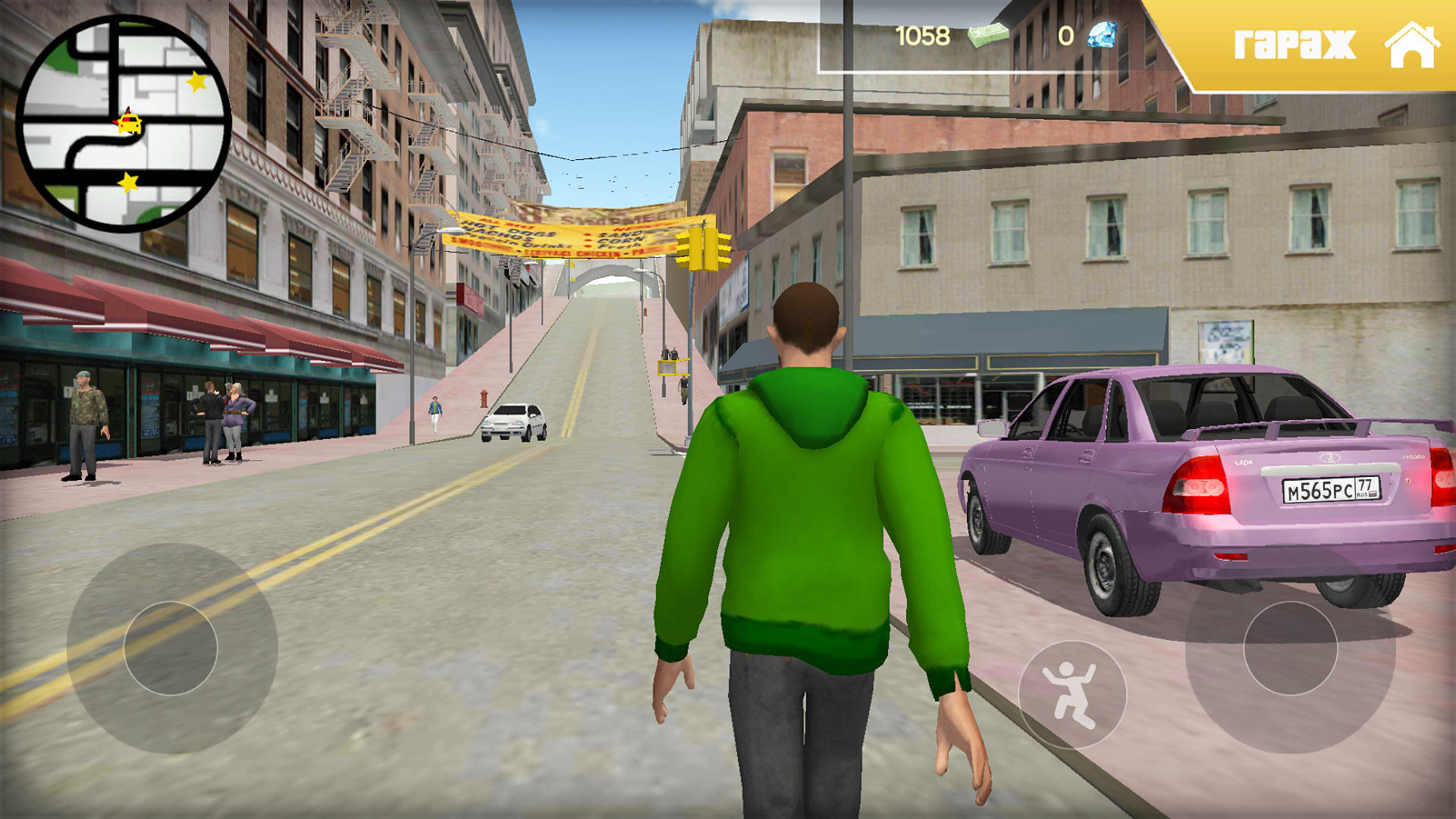
Task: Tap the lower star mission marker on the minimap
Action: click(x=127, y=182)
